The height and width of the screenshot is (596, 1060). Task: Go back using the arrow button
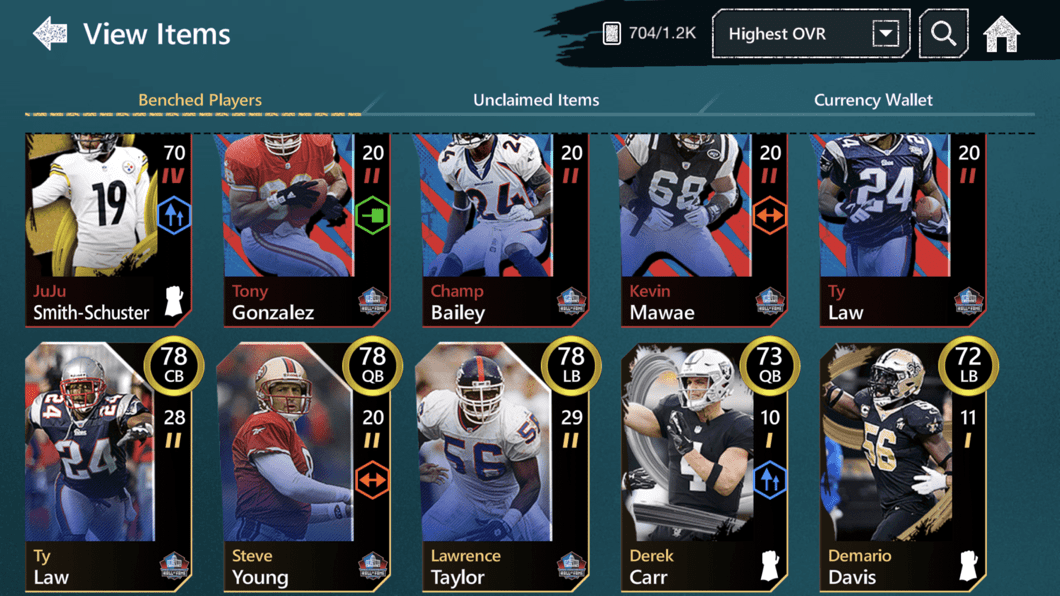(x=50, y=34)
